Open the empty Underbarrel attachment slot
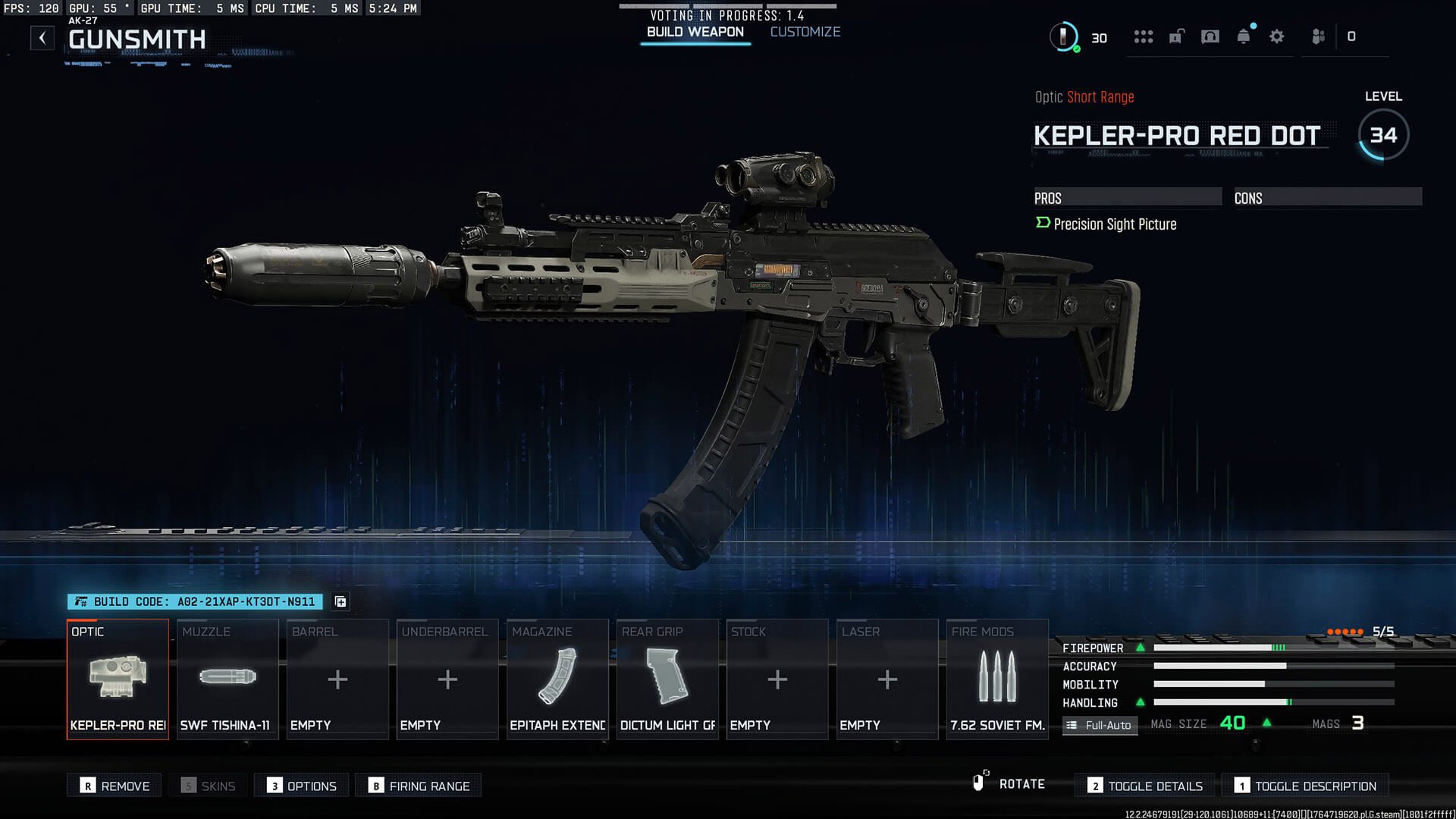This screenshot has width=1456, height=819. tap(447, 679)
